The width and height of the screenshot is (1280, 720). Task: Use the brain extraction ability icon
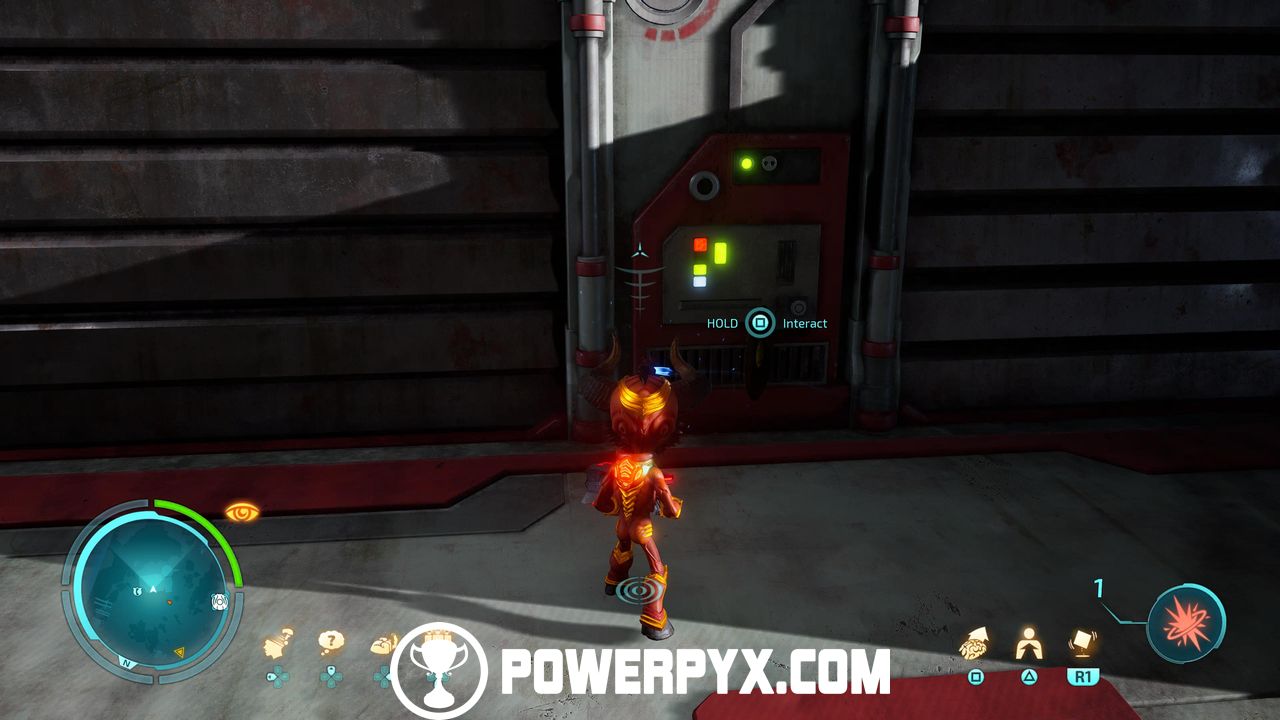coord(975,645)
